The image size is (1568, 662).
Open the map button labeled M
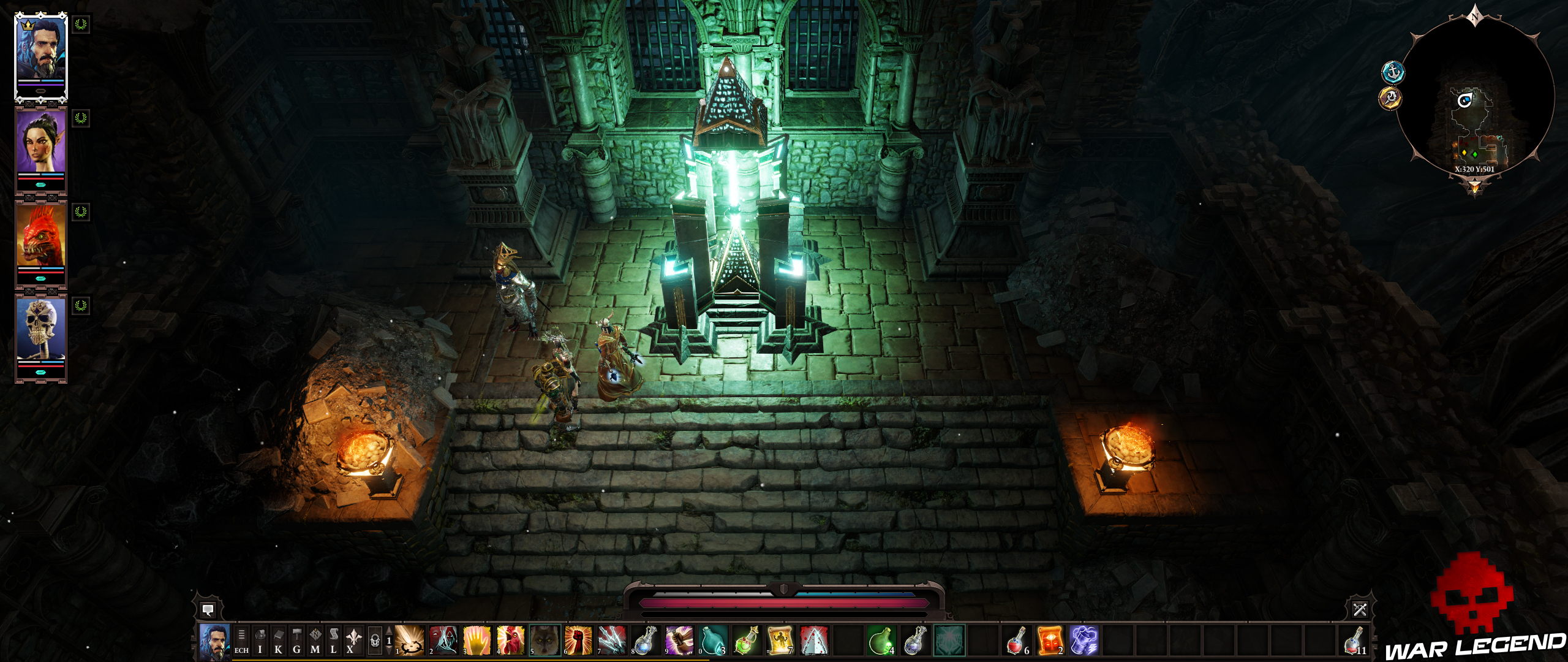coord(315,641)
